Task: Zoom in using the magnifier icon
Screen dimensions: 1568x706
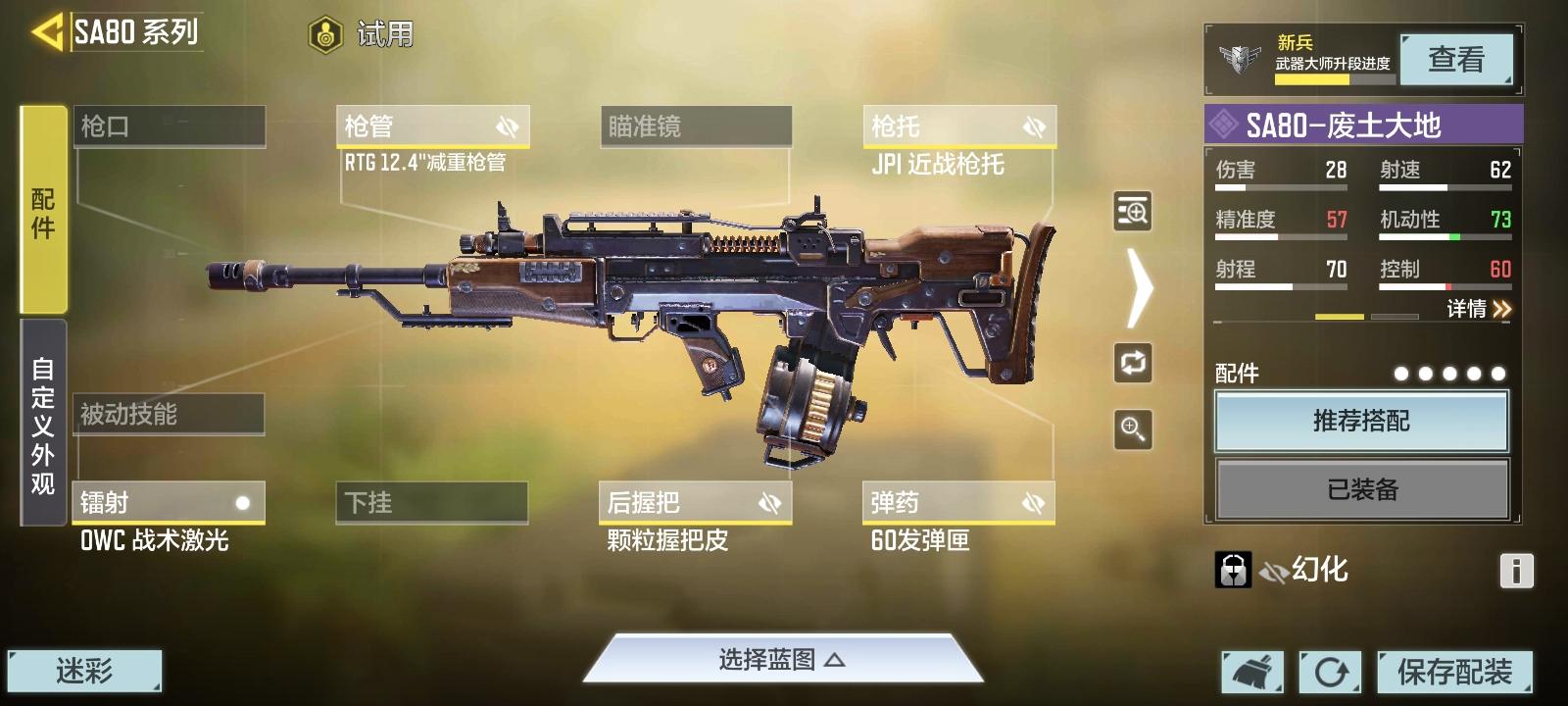Action: [x=1131, y=429]
